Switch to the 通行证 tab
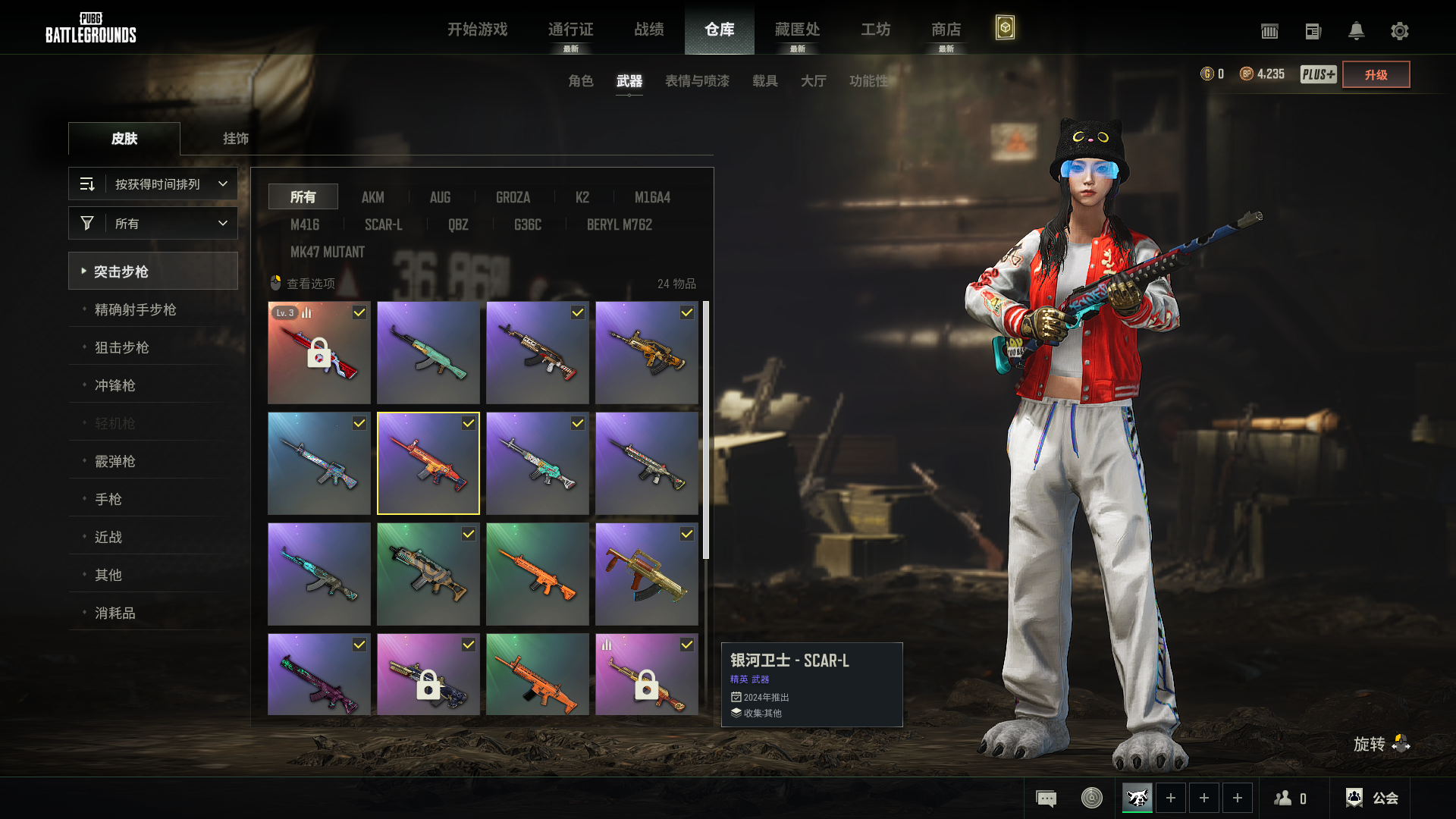This screenshot has height=819, width=1456. [x=570, y=30]
